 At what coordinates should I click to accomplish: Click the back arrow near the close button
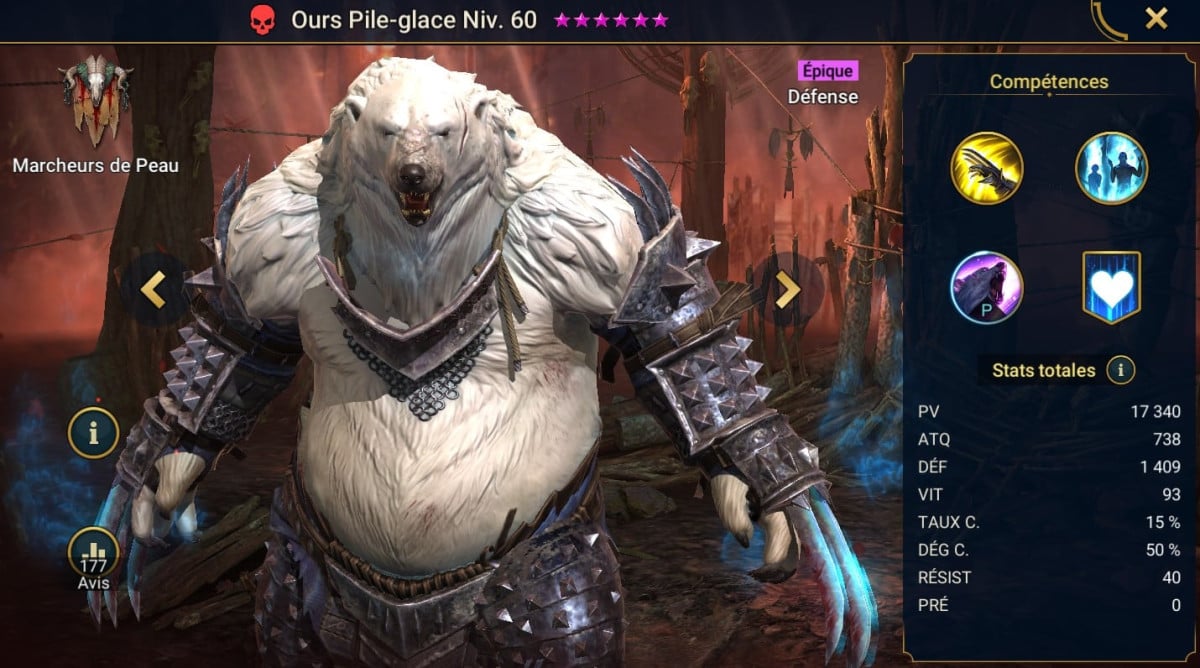pyautogui.click(x=1108, y=20)
